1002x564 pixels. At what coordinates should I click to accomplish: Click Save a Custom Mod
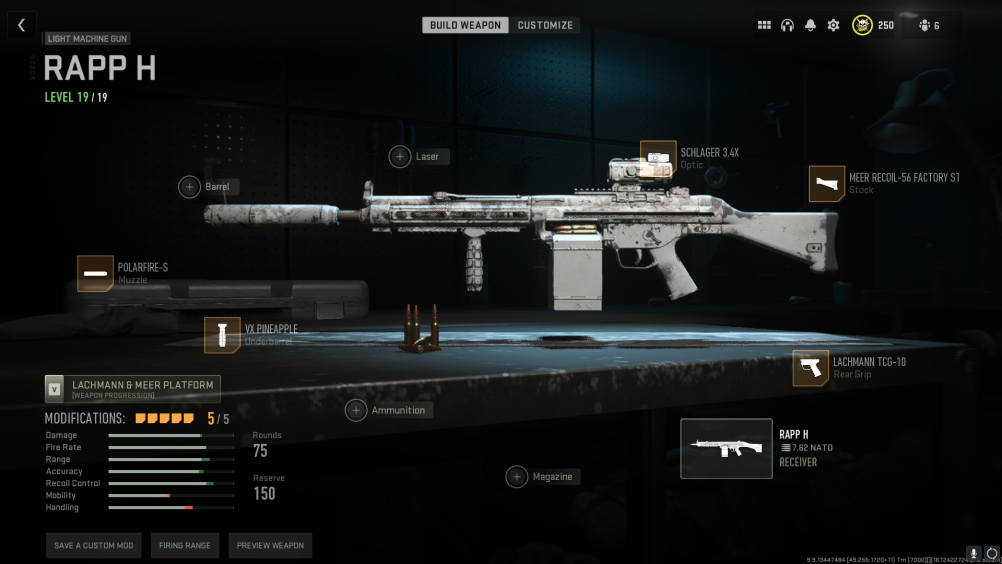[93, 545]
